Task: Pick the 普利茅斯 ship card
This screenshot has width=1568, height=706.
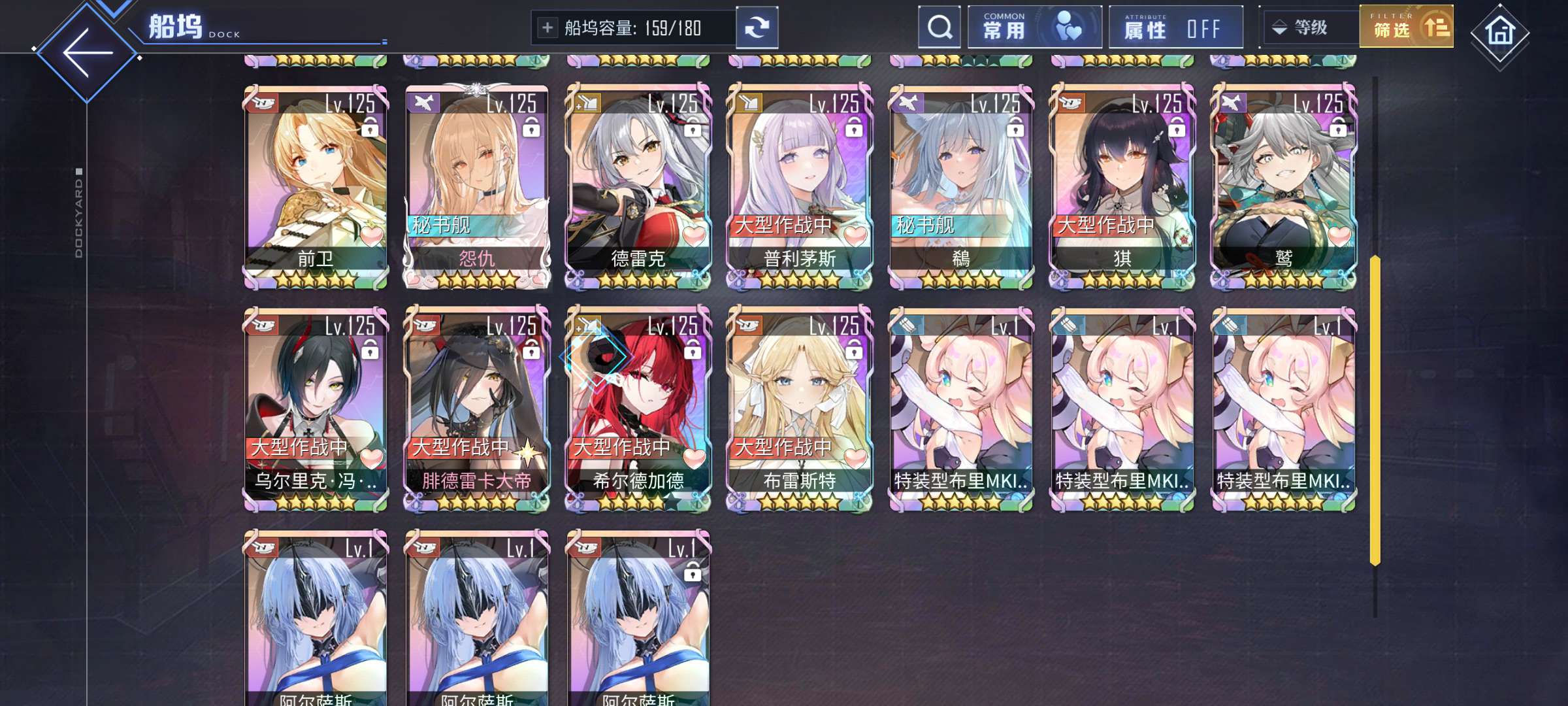Action: (800, 186)
